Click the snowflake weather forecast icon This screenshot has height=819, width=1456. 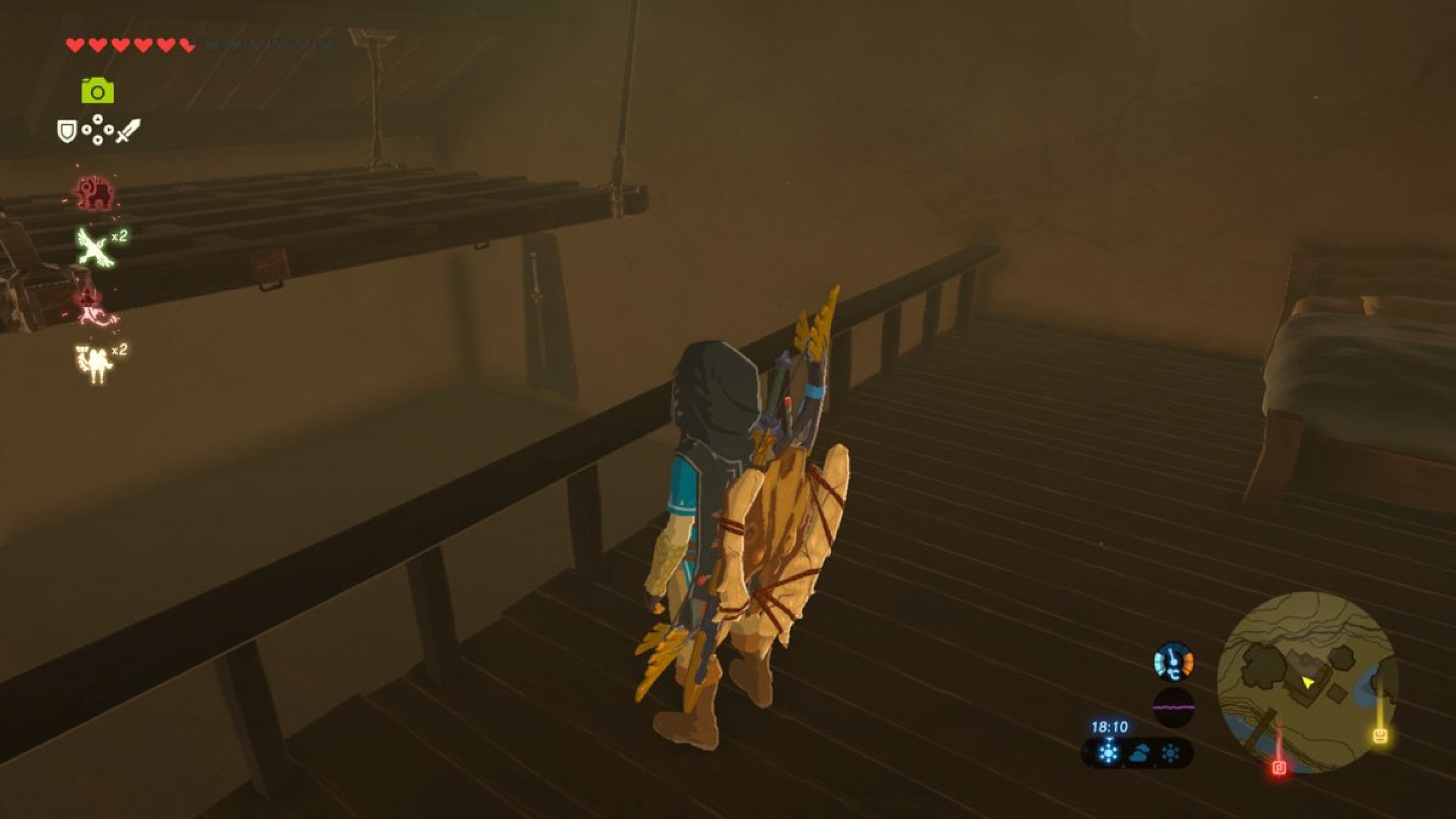[x=1110, y=752]
